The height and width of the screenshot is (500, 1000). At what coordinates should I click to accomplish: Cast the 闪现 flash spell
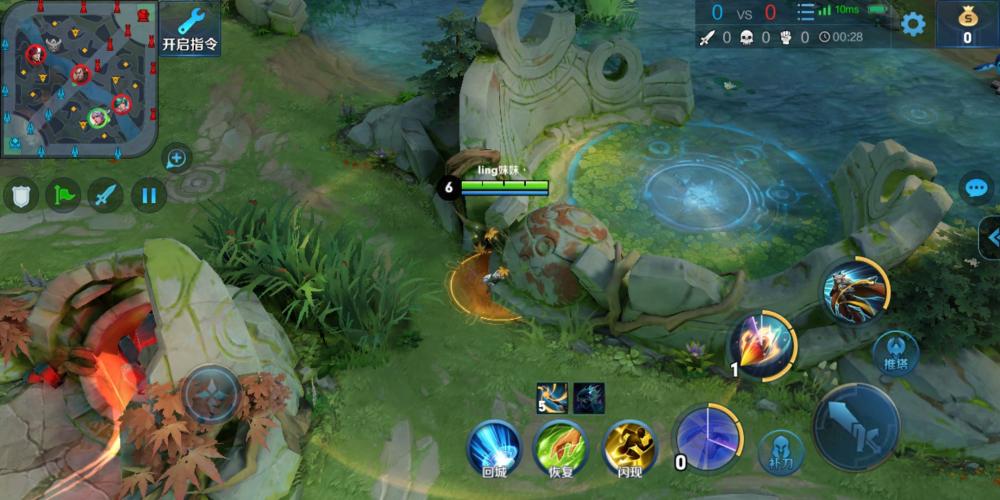[629, 446]
